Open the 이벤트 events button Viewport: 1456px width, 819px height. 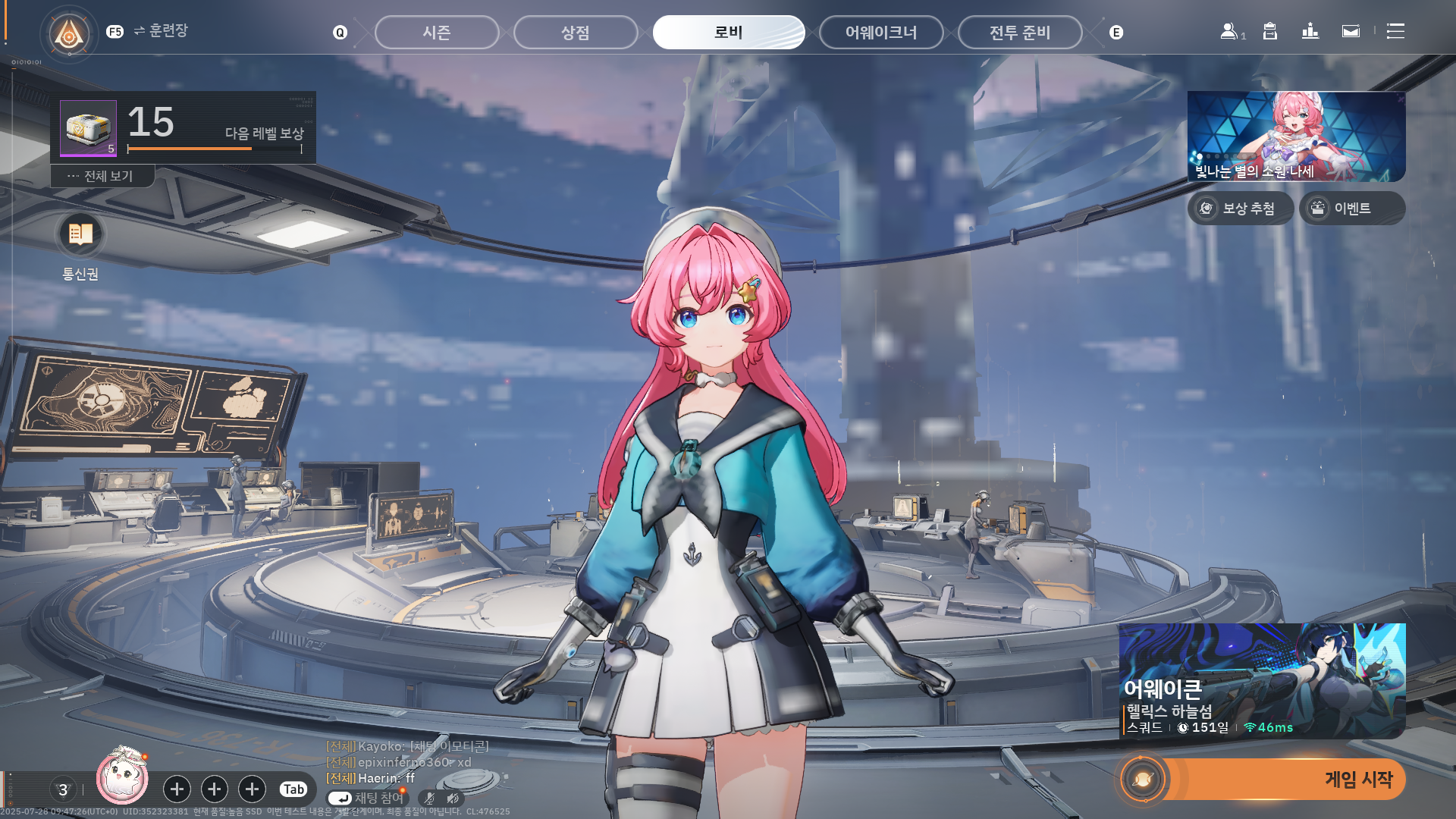(1352, 209)
